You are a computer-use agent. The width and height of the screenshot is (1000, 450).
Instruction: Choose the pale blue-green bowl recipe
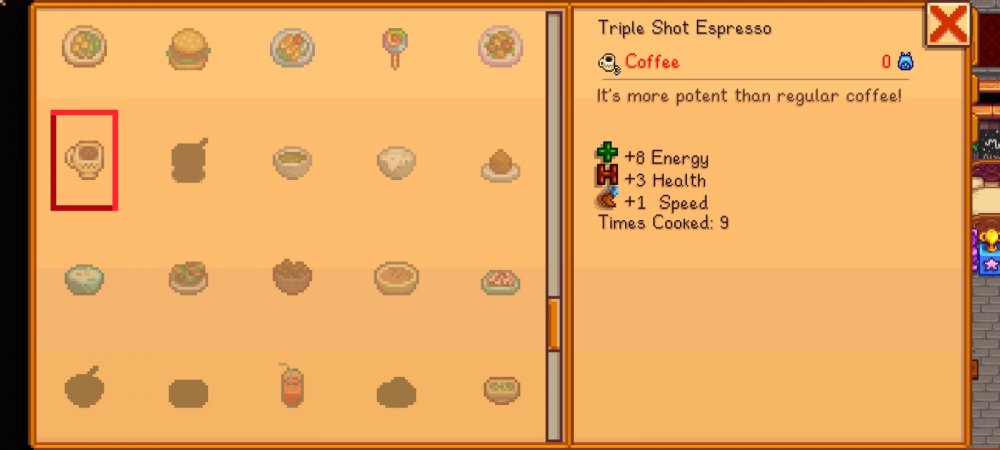[x=84, y=277]
